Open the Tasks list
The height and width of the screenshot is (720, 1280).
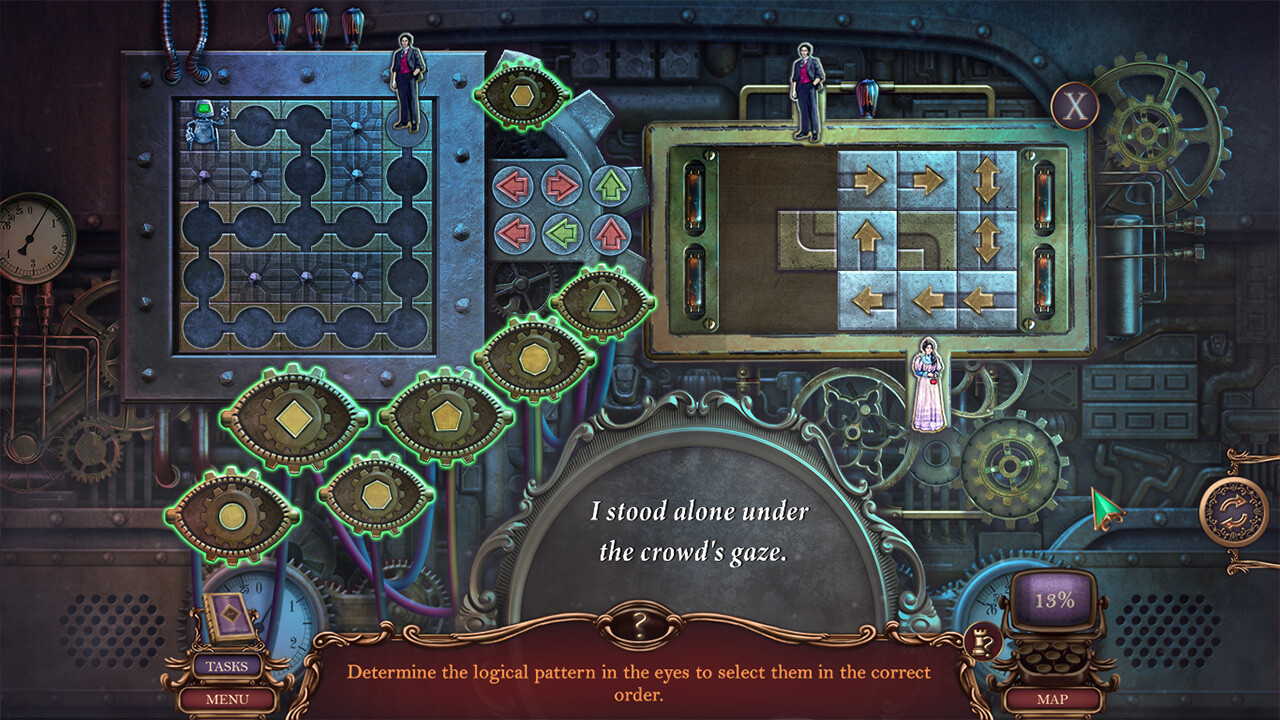(227, 666)
